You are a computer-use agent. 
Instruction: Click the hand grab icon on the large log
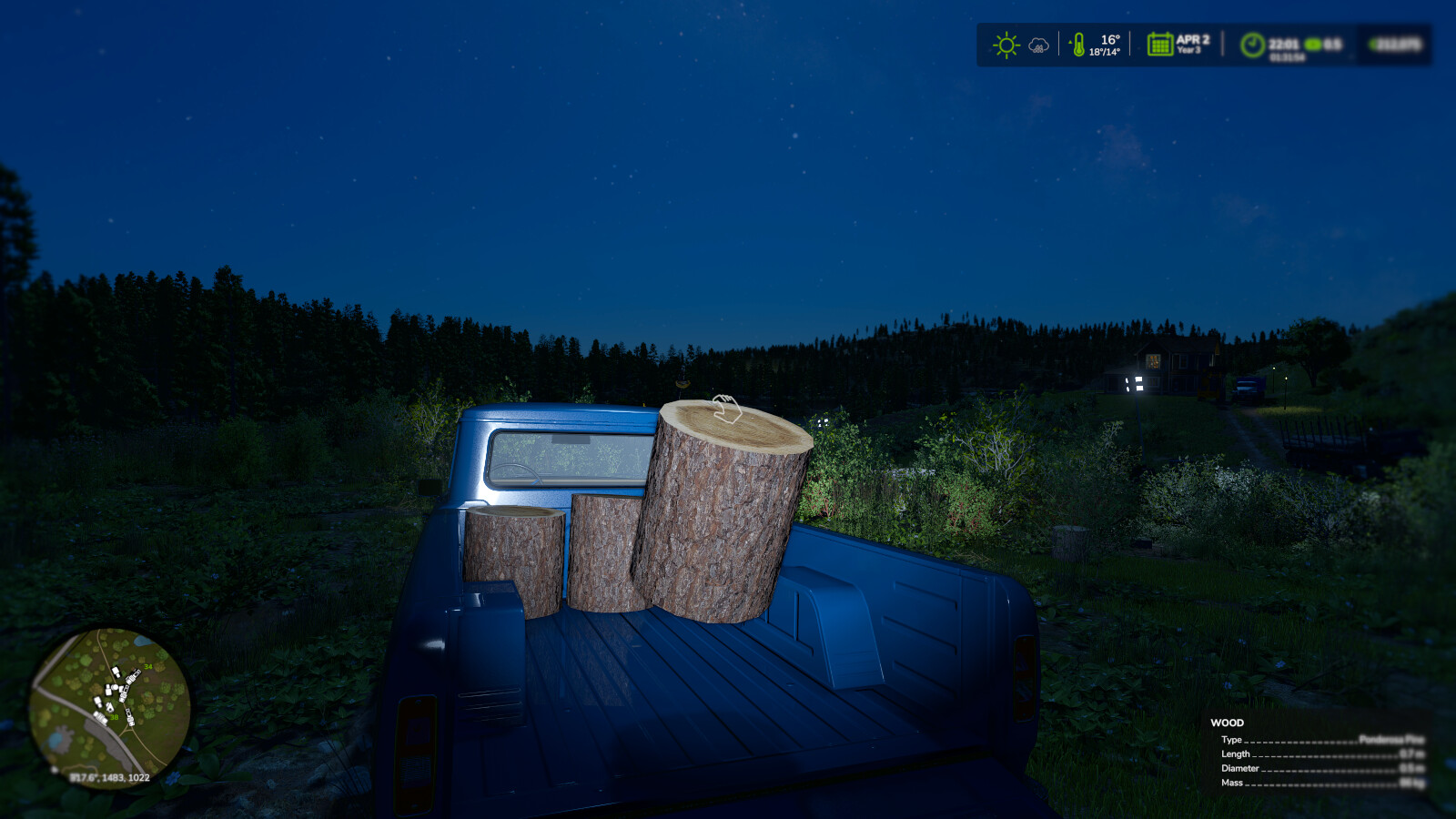coord(727,409)
